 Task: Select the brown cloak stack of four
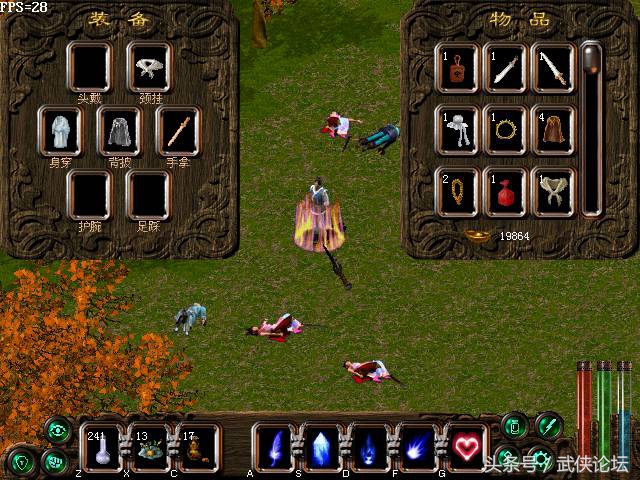[553, 130]
